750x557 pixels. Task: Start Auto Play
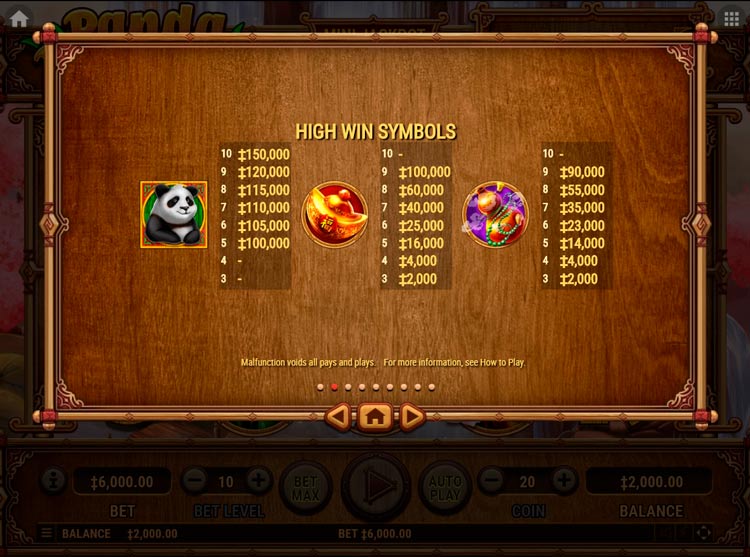tap(445, 487)
